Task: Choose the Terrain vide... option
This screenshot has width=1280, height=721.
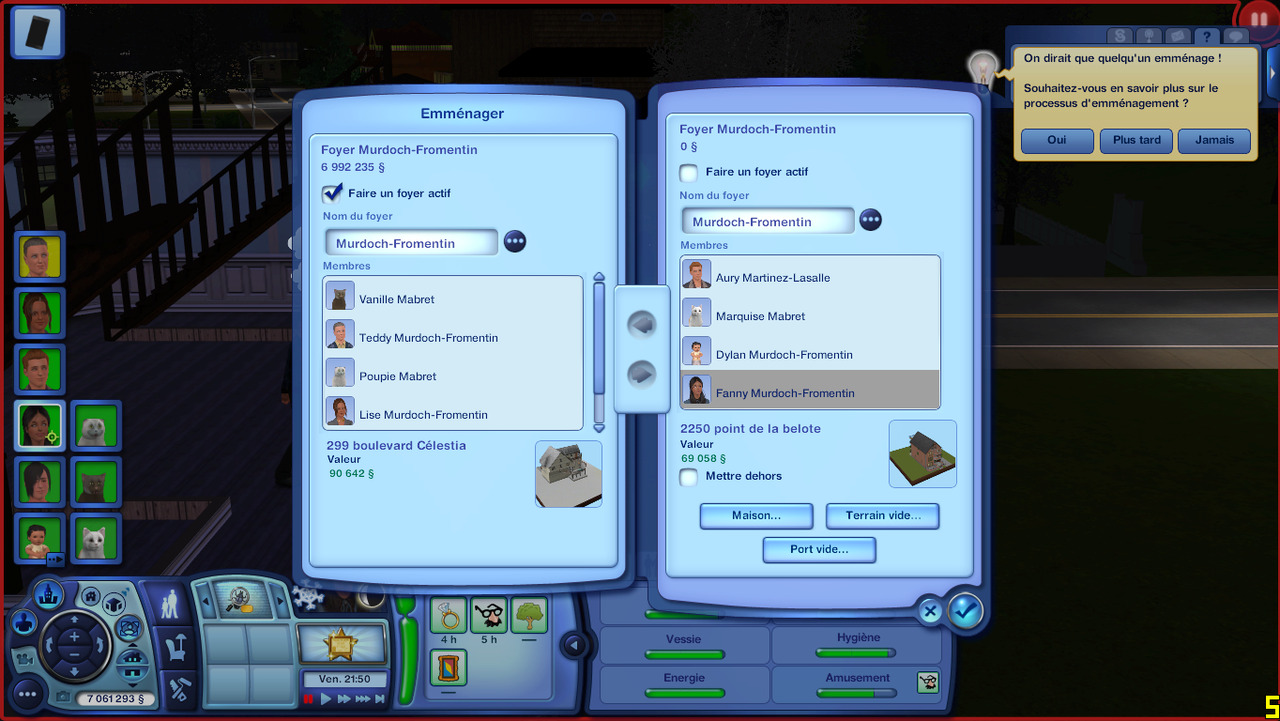Action: (882, 516)
